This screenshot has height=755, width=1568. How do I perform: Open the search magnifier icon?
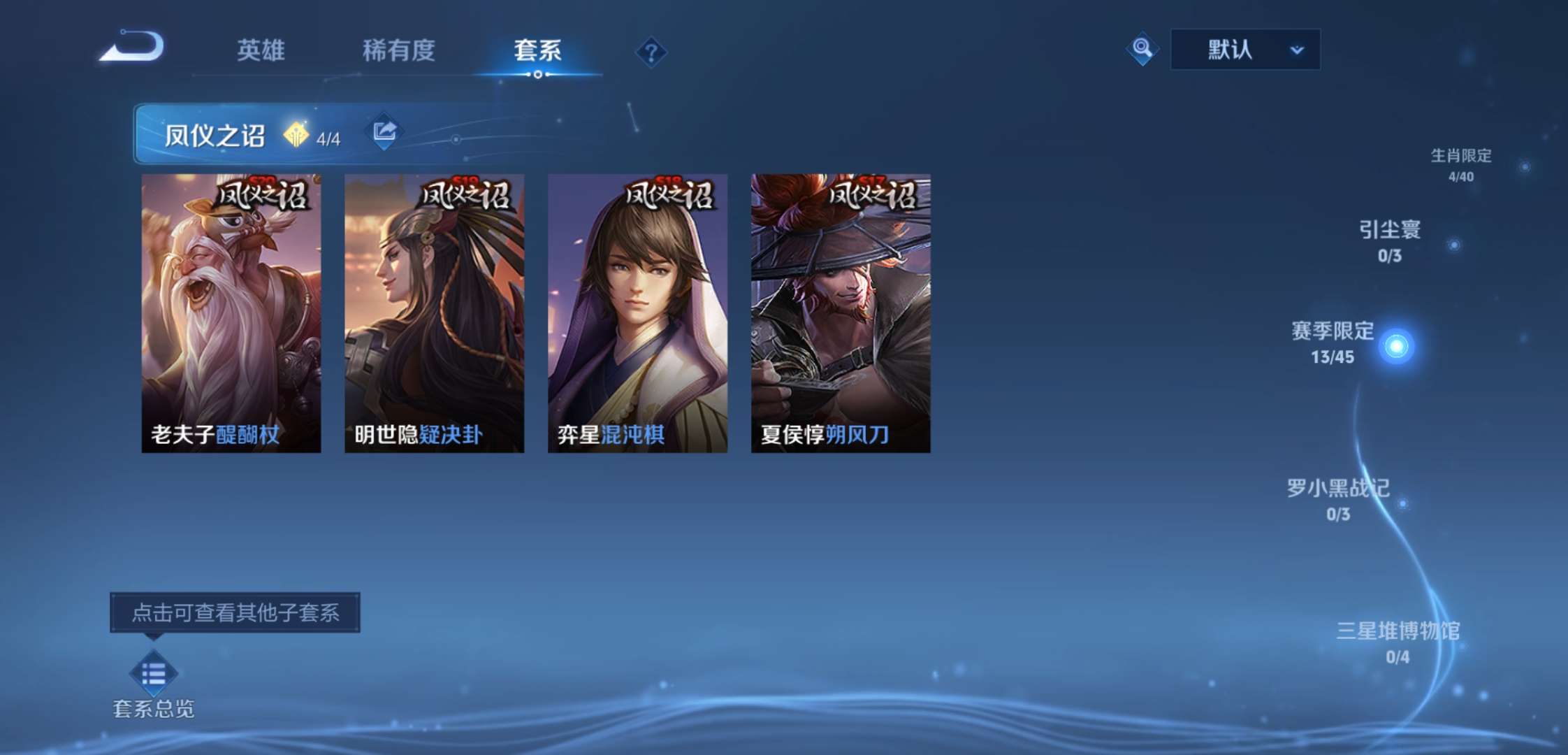click(1142, 49)
